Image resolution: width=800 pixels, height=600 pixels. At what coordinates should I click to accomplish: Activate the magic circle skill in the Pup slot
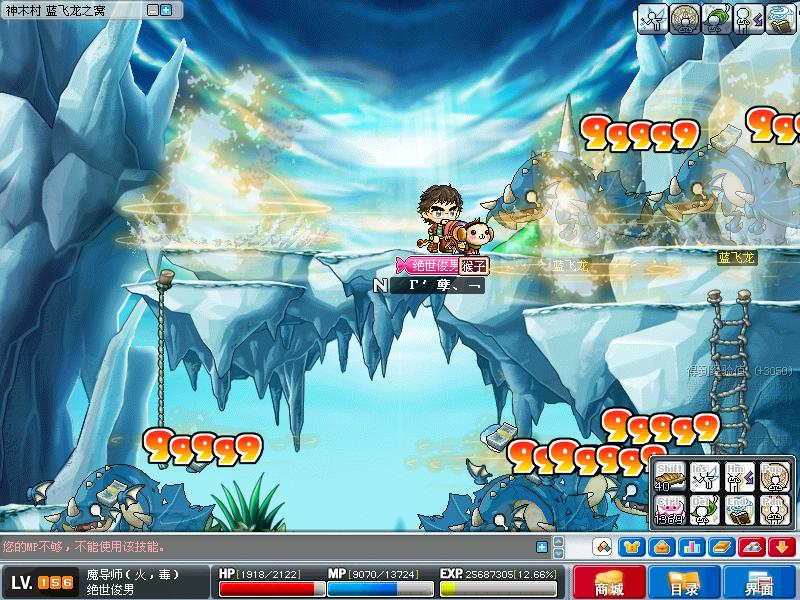[x=774, y=477]
